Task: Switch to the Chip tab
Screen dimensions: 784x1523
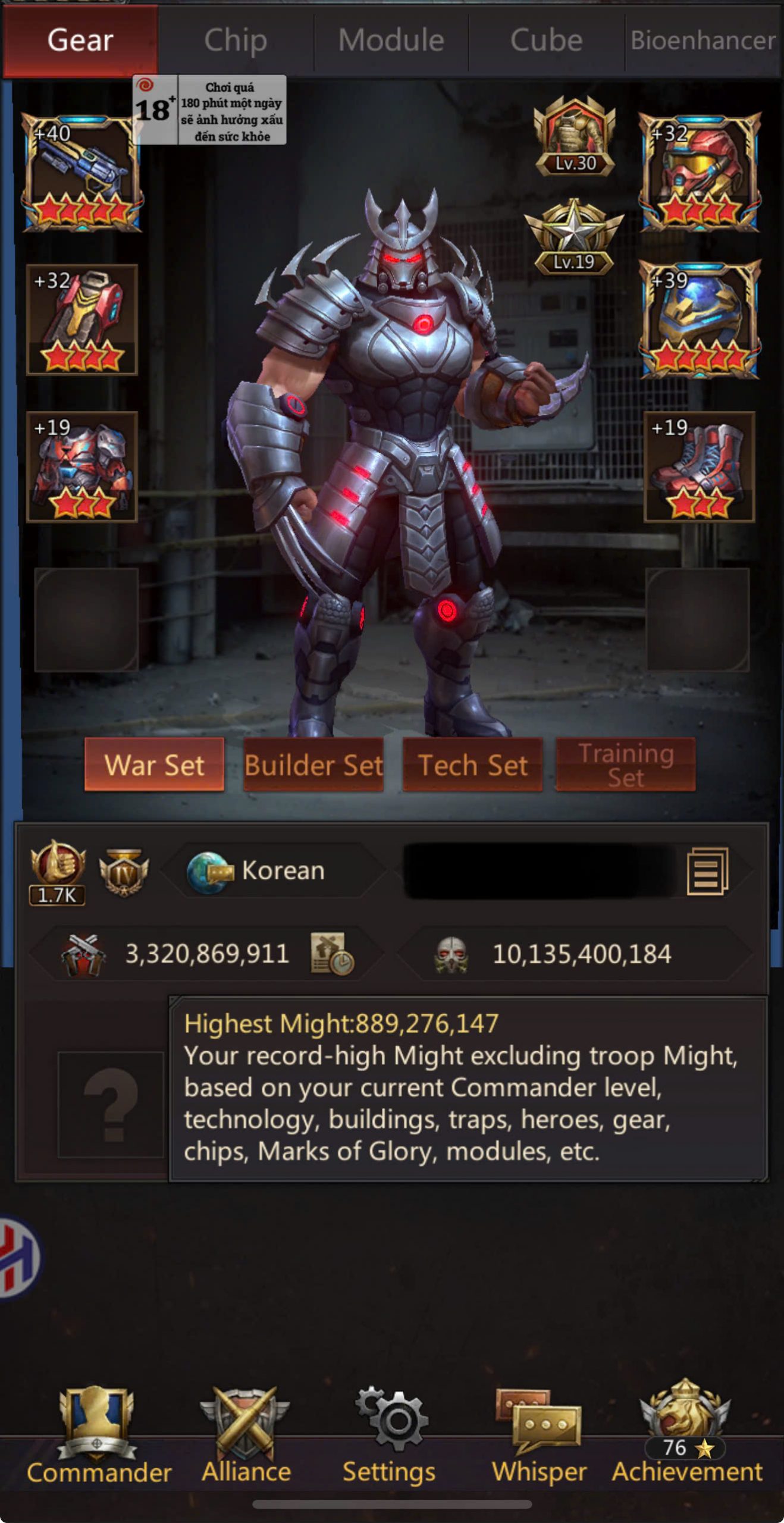Action: 236,40
